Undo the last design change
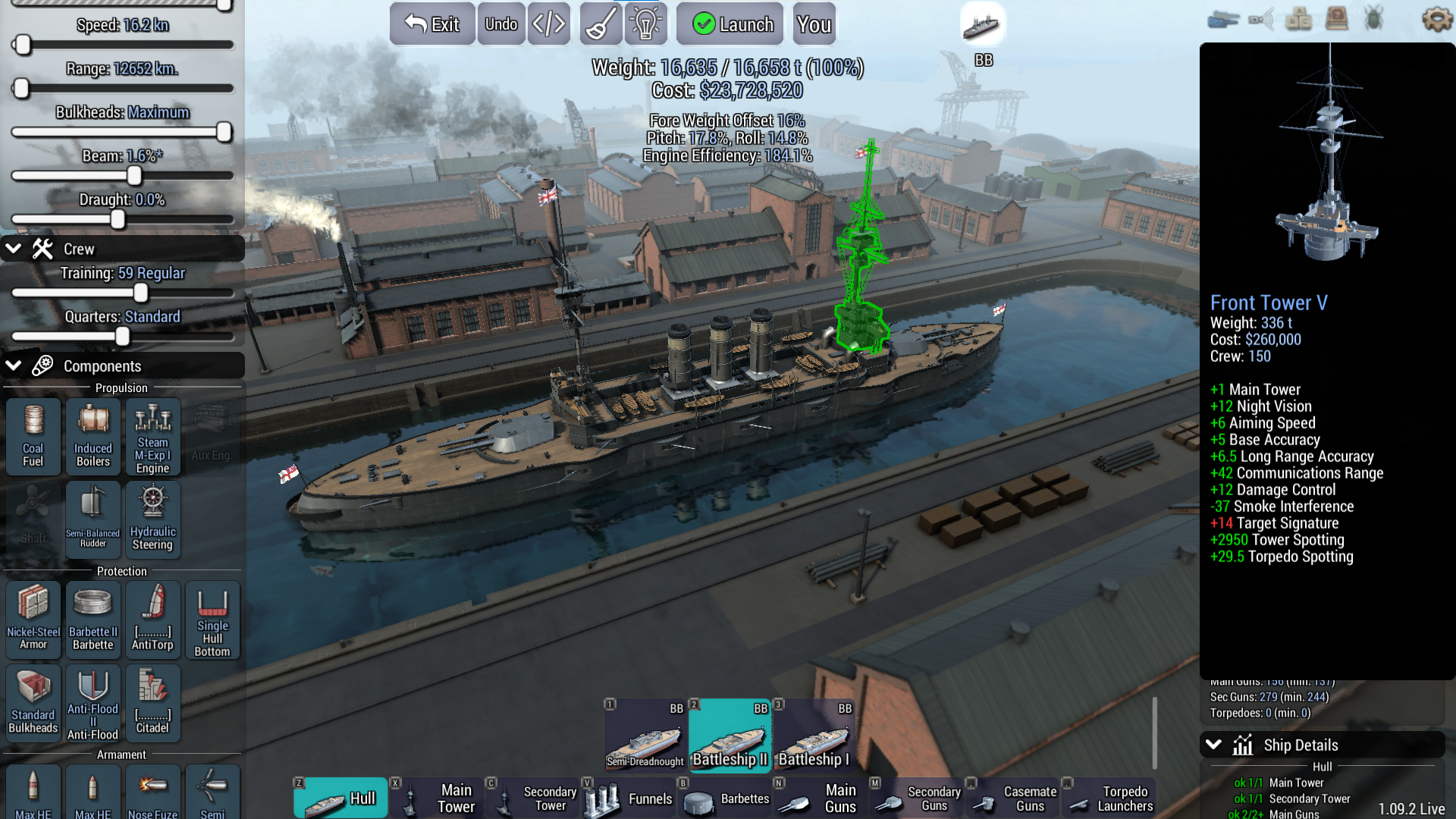 click(x=501, y=24)
